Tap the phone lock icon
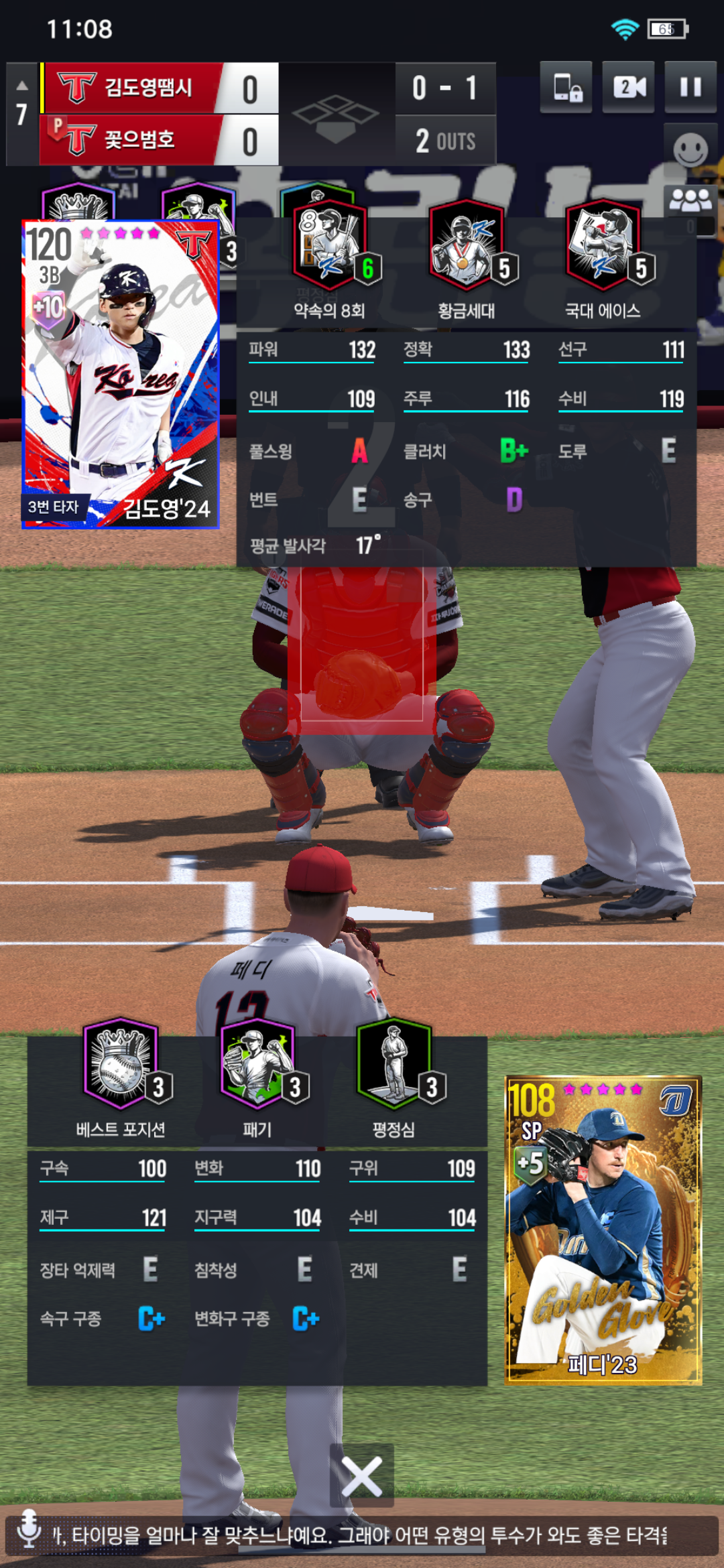This screenshot has width=724, height=1568. 566,87
